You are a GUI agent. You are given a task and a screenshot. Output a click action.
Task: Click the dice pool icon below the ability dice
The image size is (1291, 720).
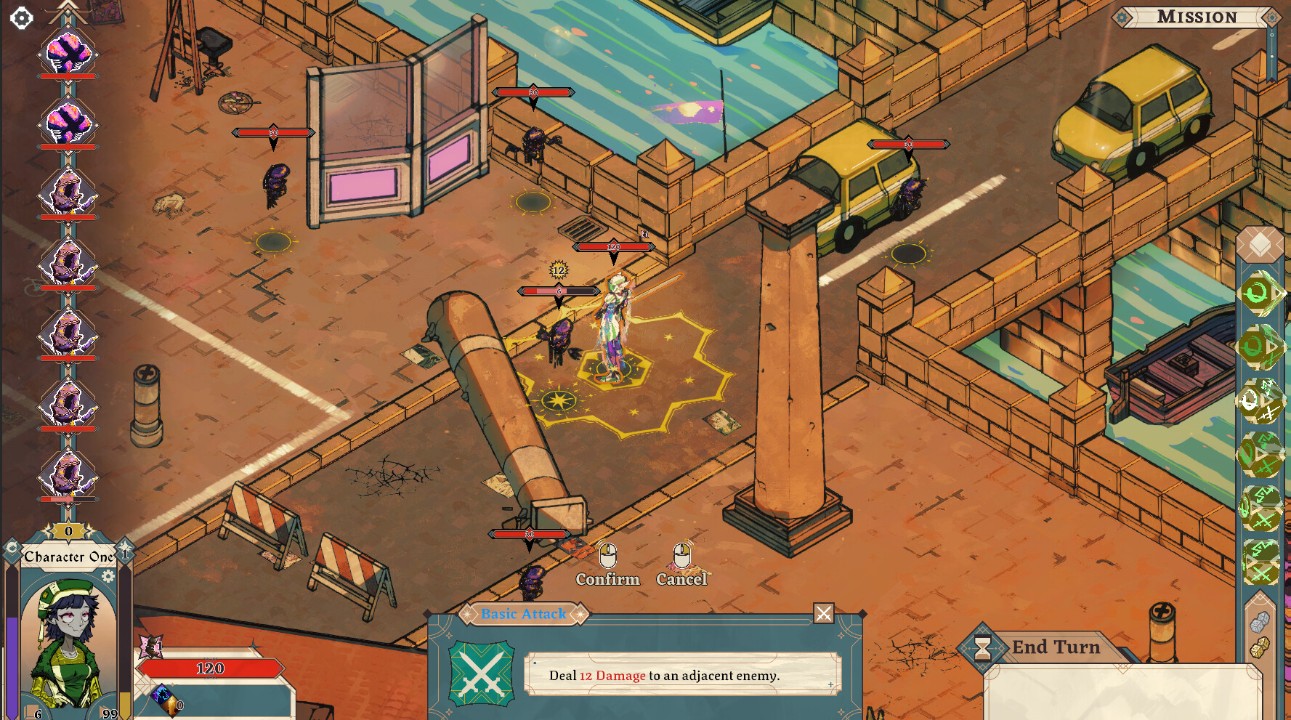coord(1260,633)
